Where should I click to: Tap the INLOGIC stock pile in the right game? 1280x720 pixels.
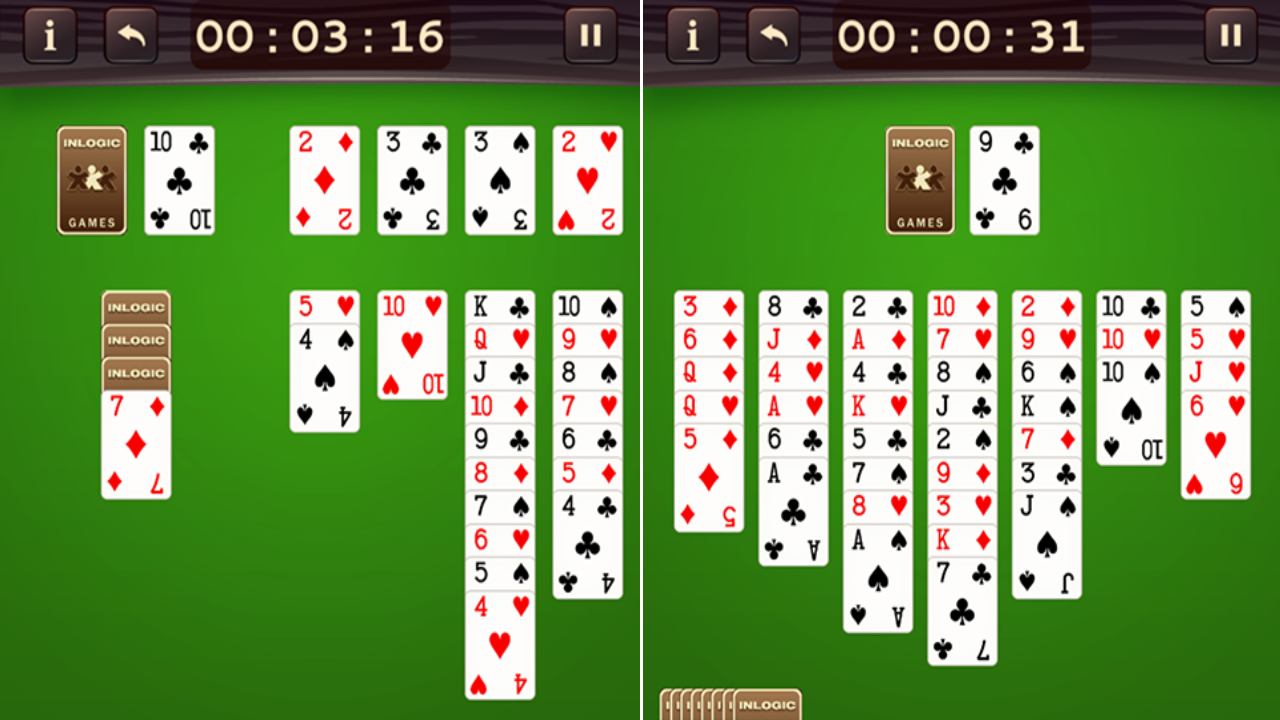(x=919, y=180)
